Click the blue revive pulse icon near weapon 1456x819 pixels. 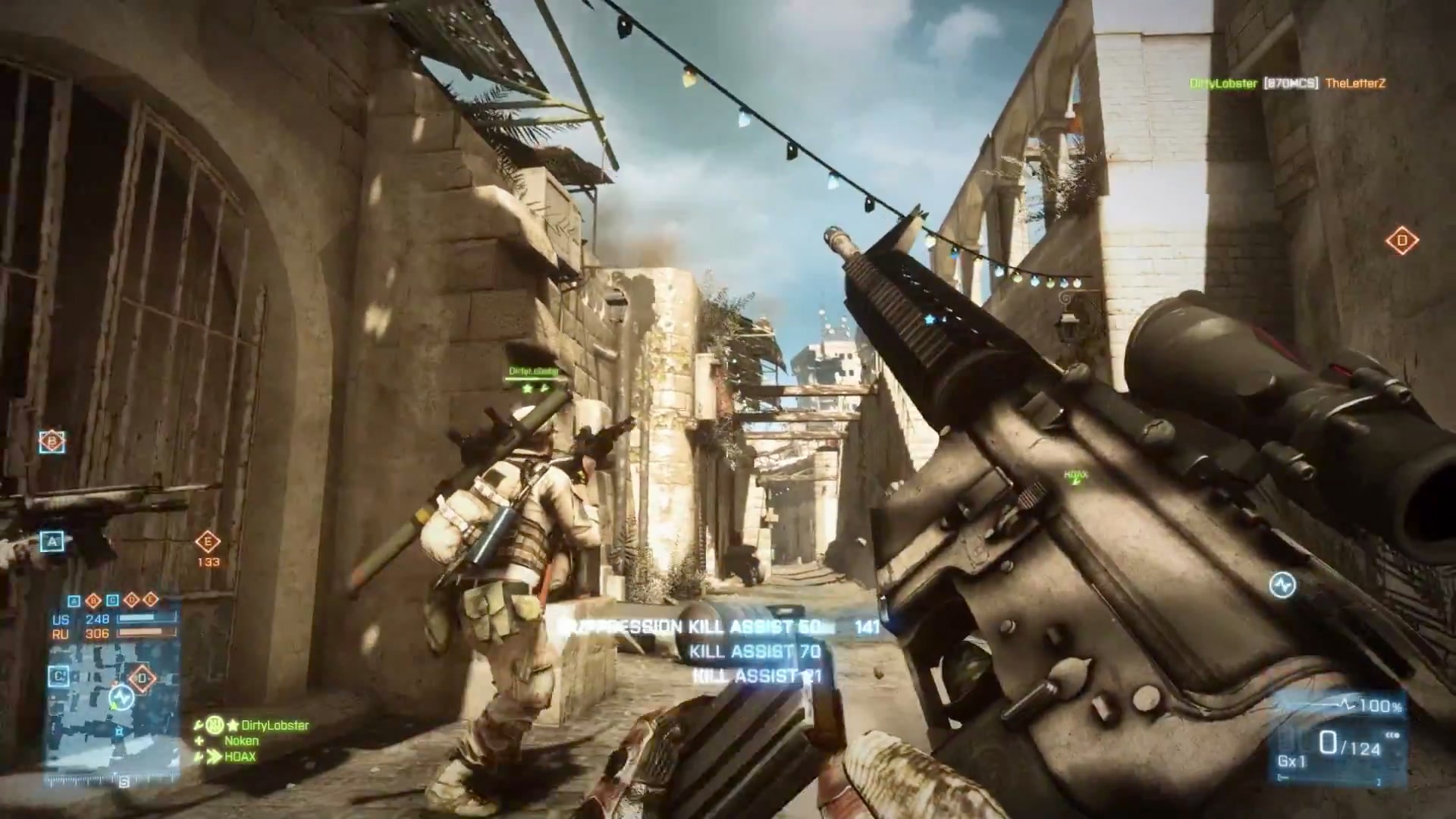[1282, 585]
